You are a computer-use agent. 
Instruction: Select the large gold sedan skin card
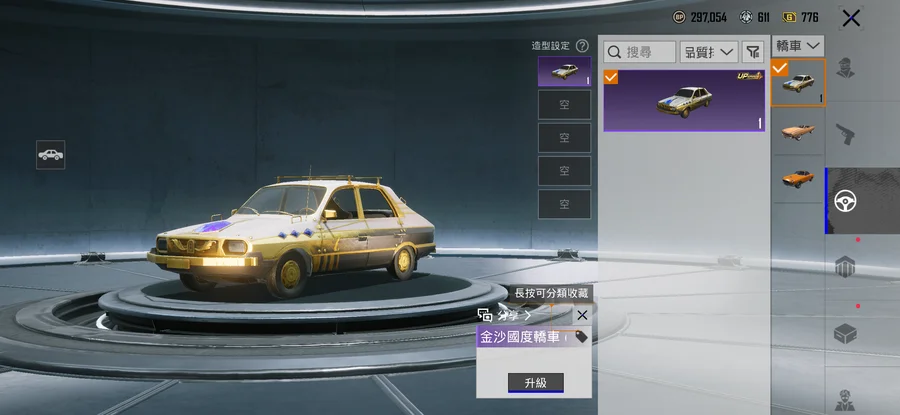(x=684, y=100)
